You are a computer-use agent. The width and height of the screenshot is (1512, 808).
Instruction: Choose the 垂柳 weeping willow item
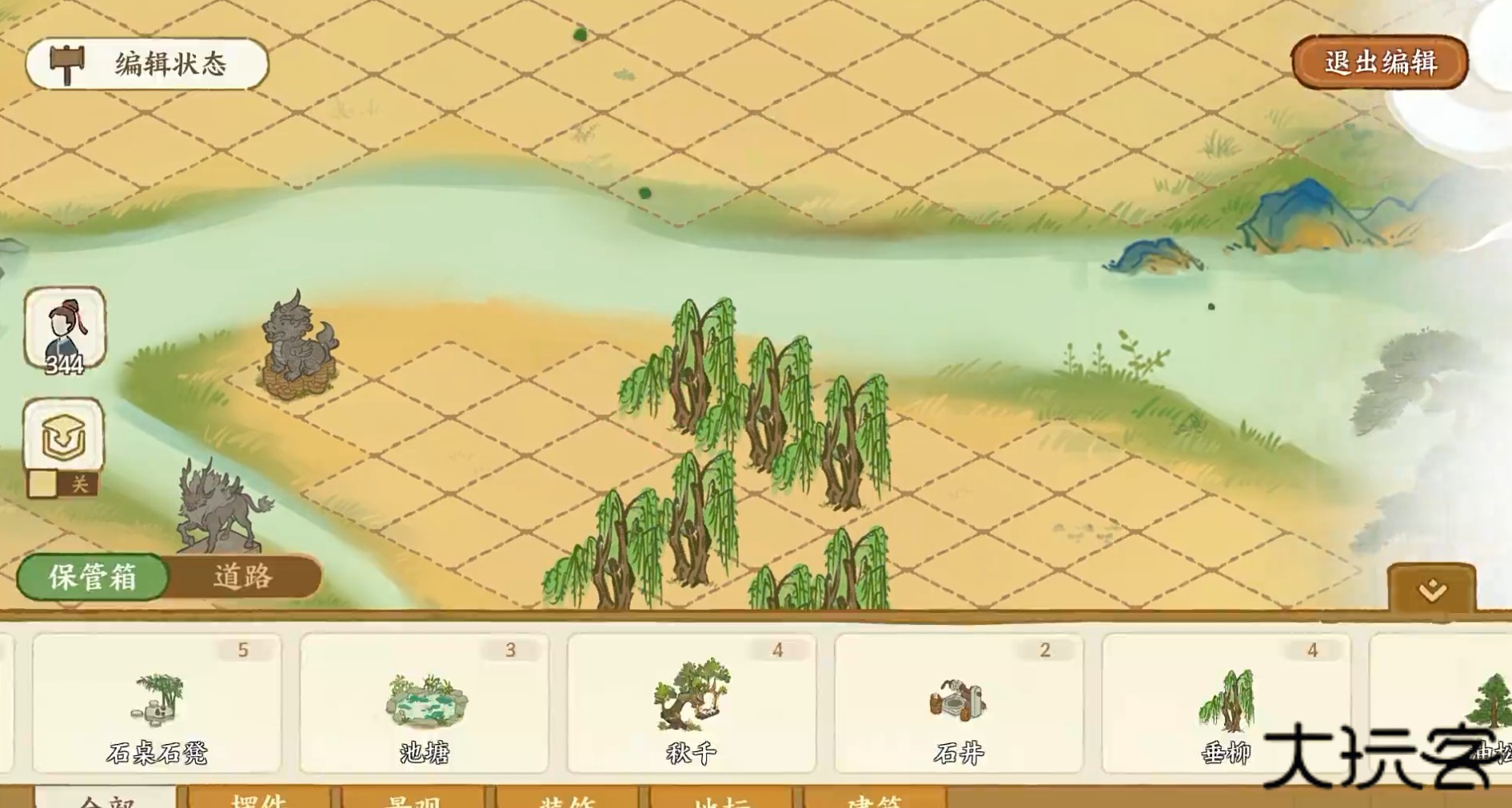1226,704
